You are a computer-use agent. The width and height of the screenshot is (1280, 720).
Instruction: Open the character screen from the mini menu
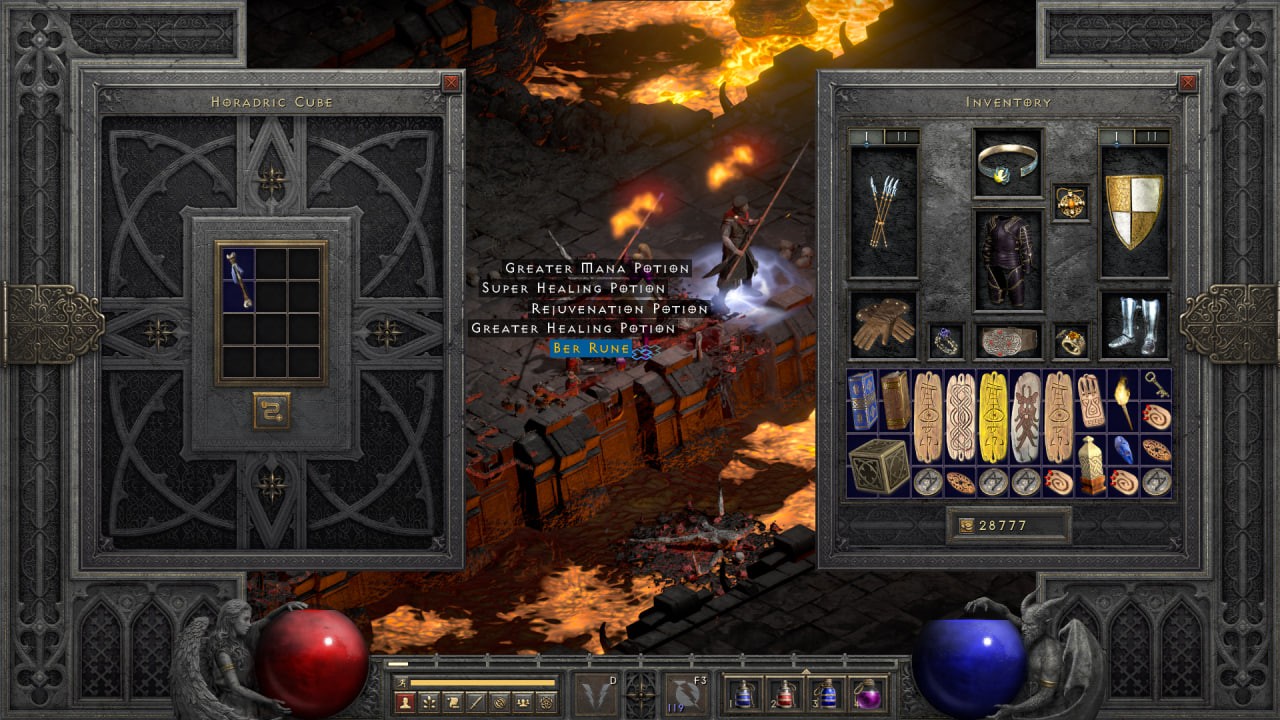[x=407, y=702]
